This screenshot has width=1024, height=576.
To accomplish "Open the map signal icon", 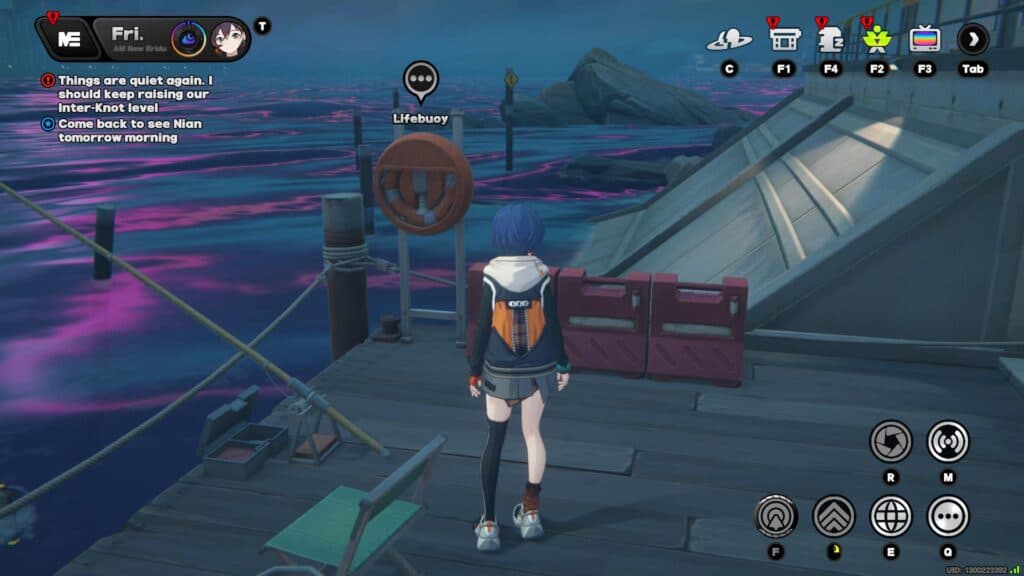I will (948, 441).
